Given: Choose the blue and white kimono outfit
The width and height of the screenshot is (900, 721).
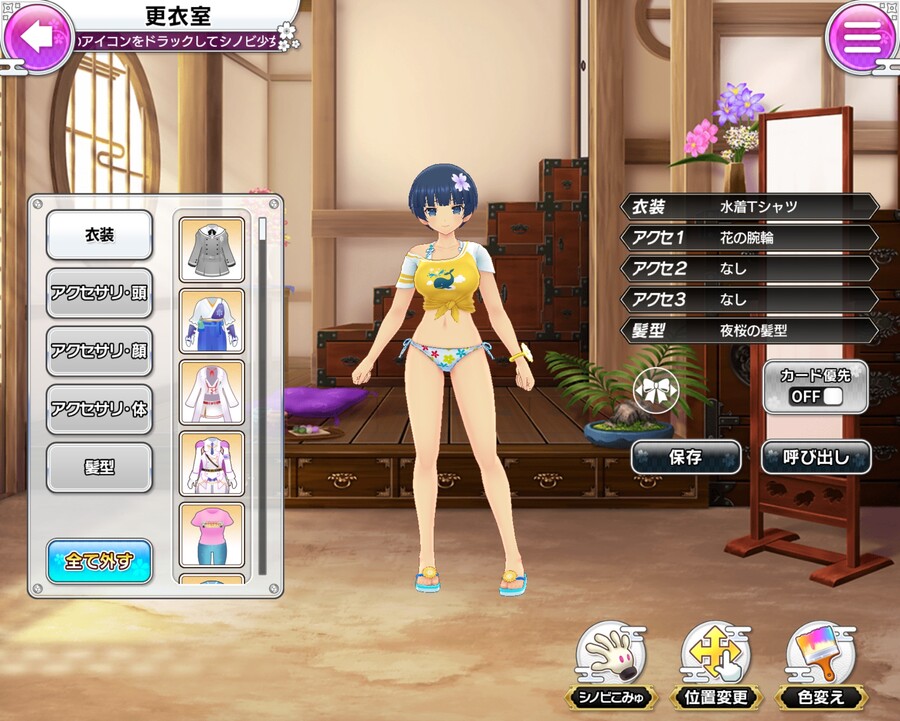Looking at the screenshot, I should click(x=211, y=321).
